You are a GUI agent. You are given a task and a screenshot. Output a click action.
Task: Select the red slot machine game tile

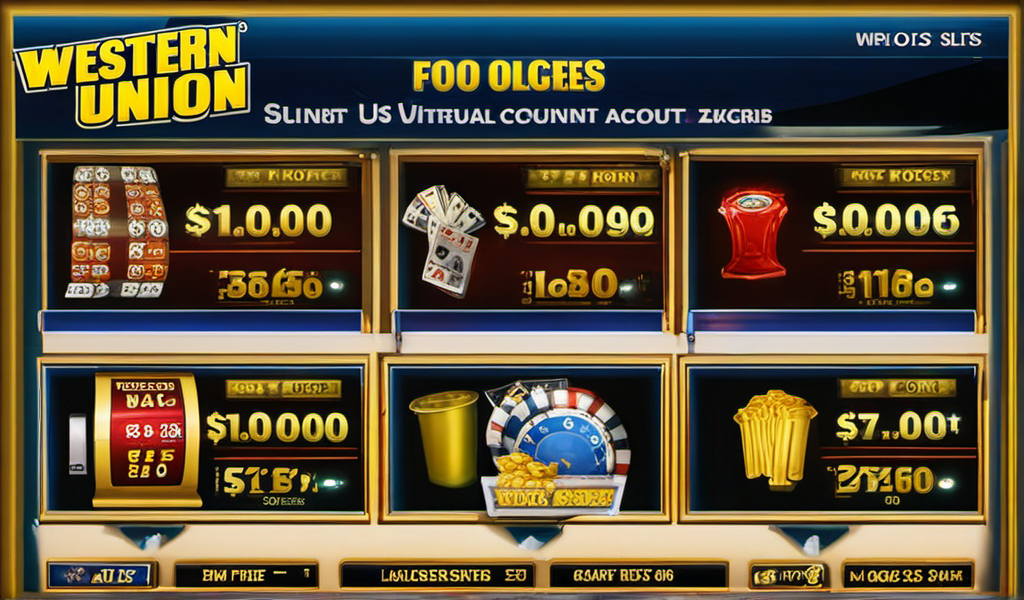point(203,441)
